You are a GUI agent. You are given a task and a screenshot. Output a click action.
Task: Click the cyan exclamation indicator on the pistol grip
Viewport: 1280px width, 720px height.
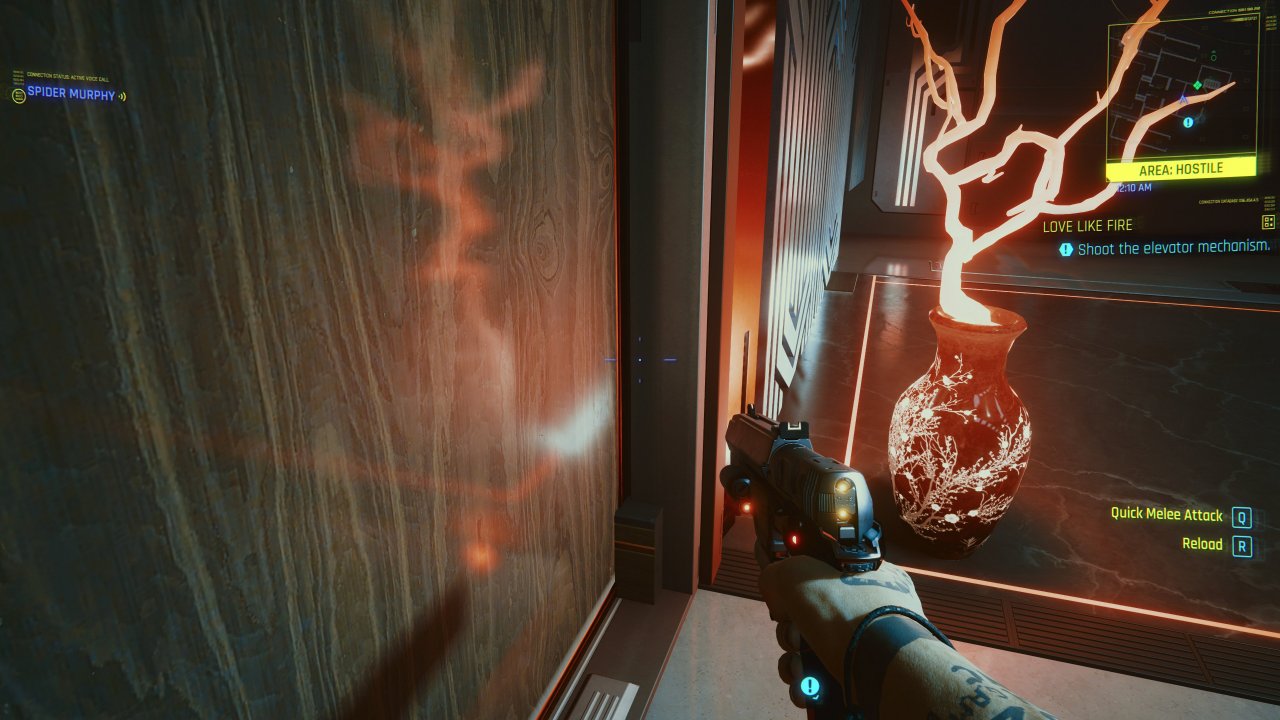810,684
